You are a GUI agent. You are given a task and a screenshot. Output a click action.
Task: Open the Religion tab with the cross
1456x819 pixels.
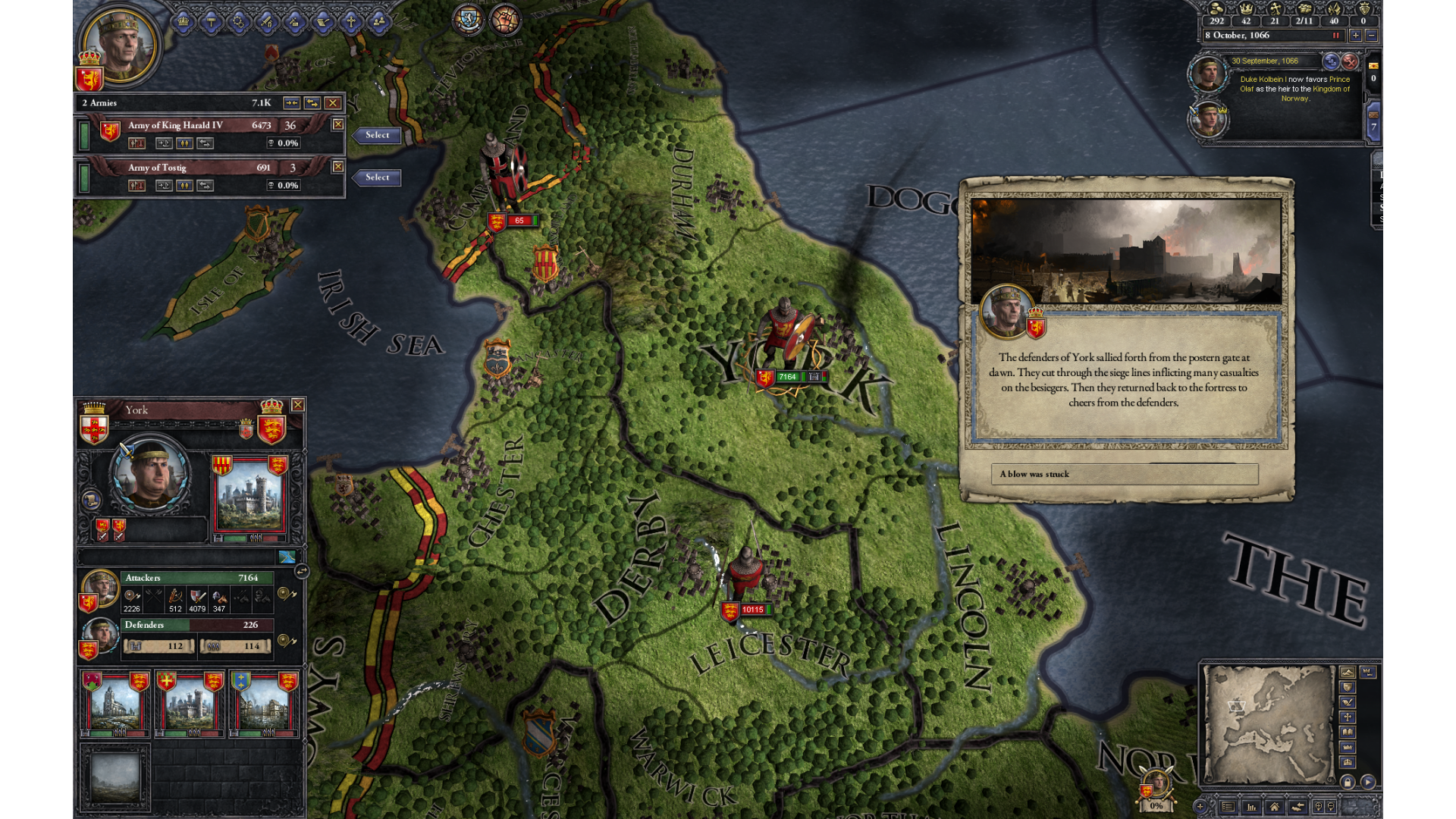pos(351,22)
